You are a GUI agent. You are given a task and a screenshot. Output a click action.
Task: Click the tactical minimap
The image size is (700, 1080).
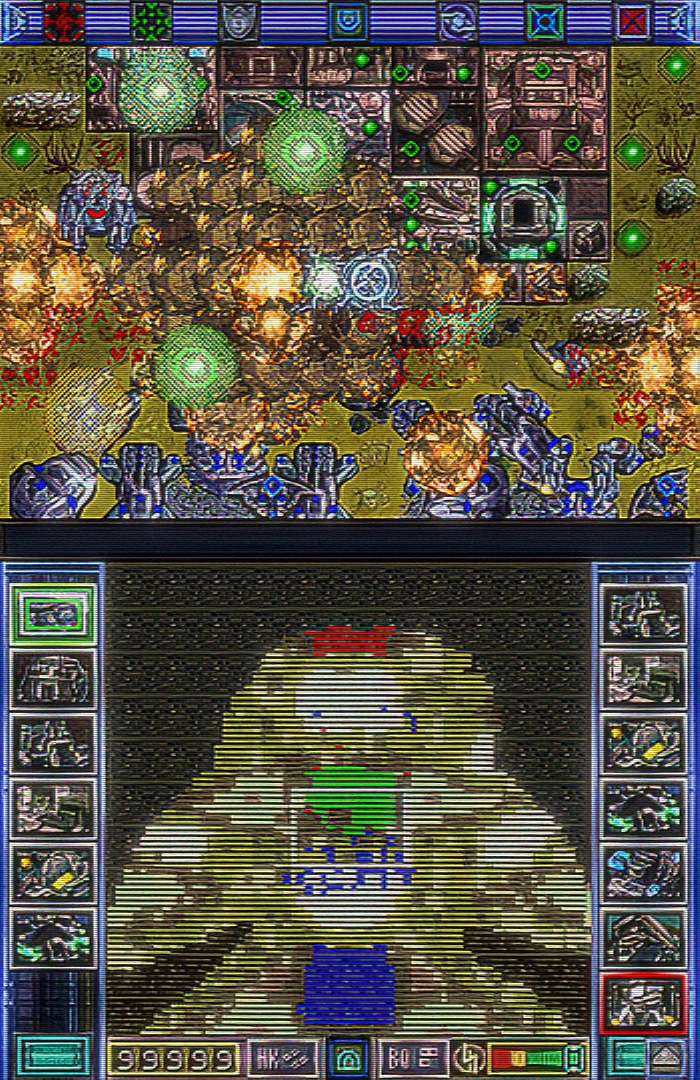click(348, 800)
